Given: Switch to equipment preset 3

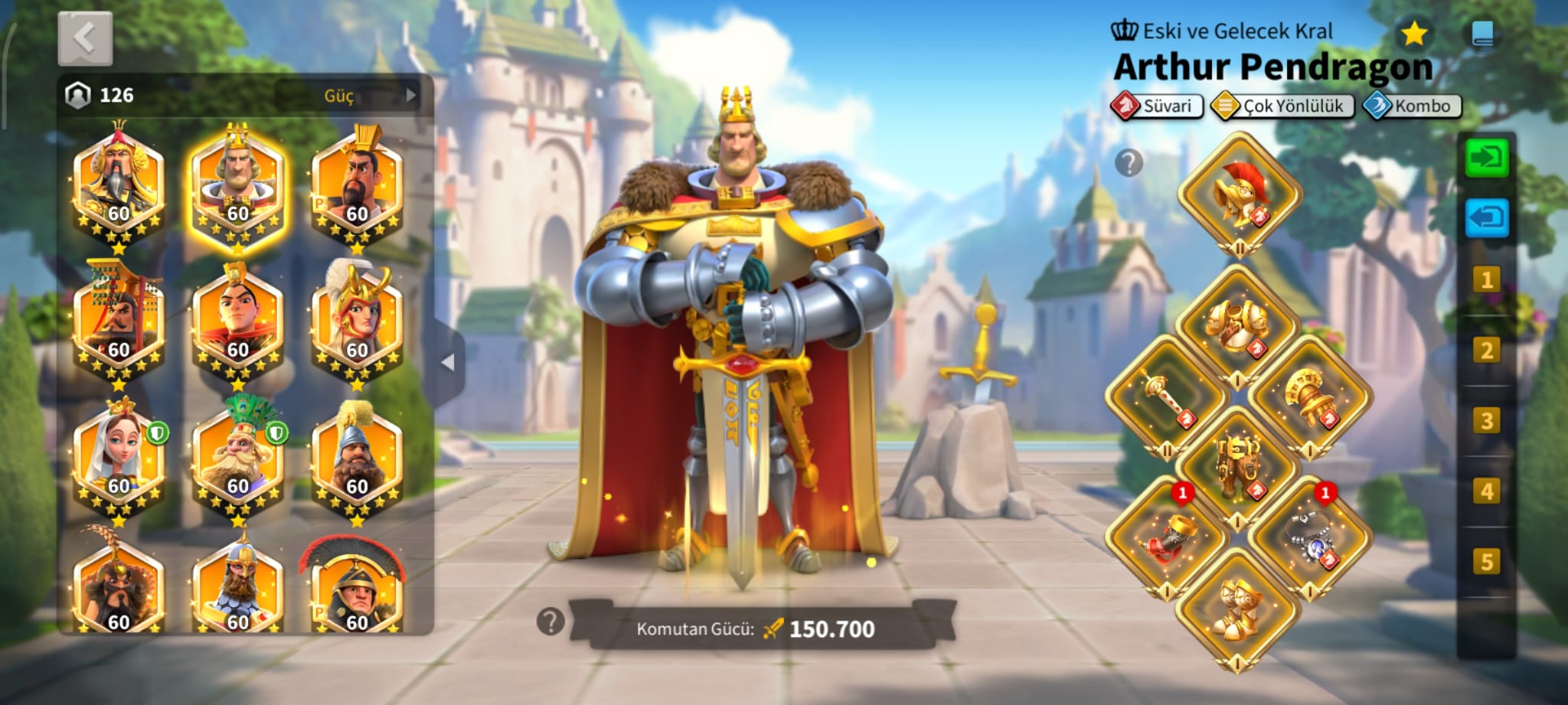Looking at the screenshot, I should tap(1486, 421).
